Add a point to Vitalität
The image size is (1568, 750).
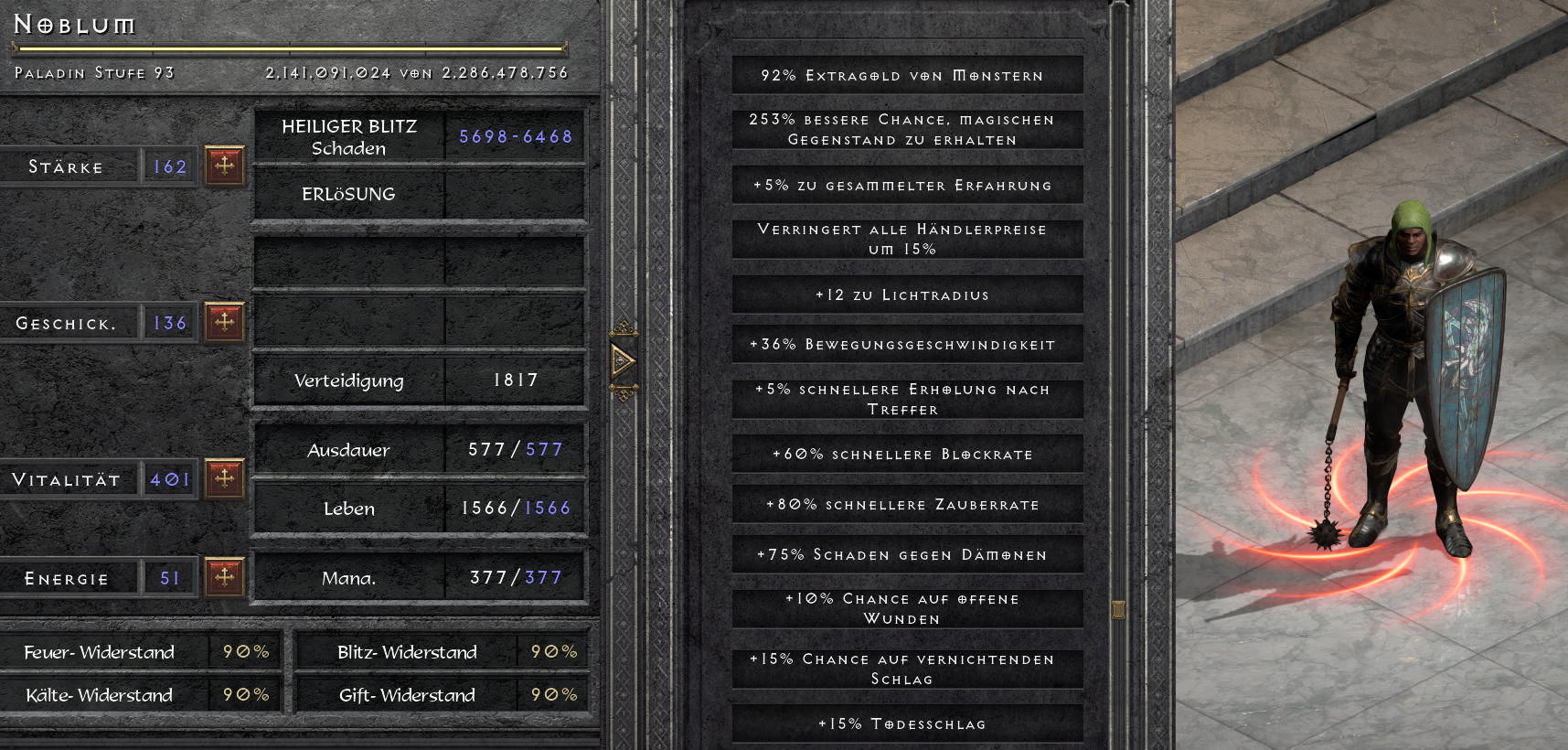point(224,478)
